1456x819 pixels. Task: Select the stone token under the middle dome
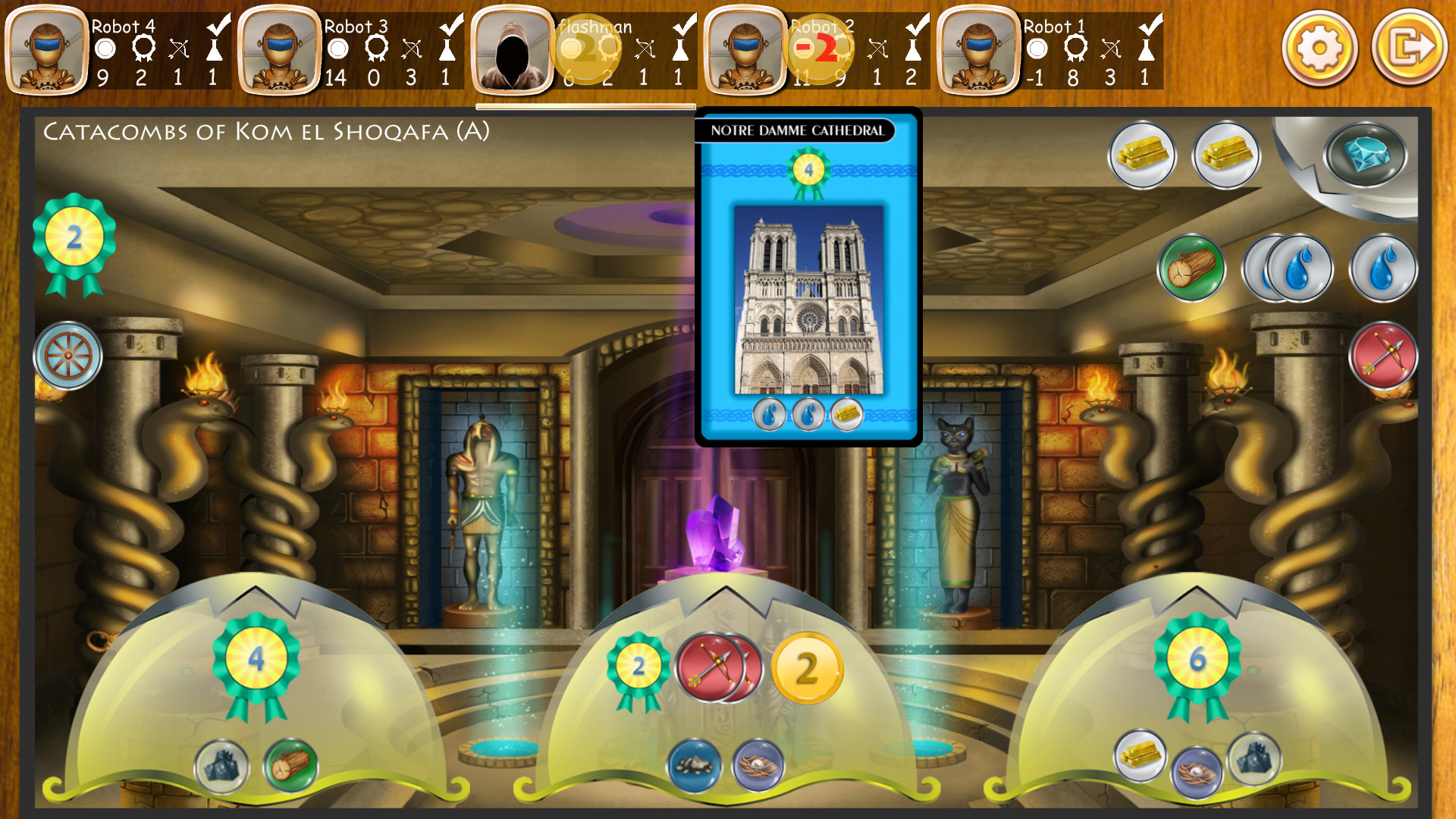[693, 765]
